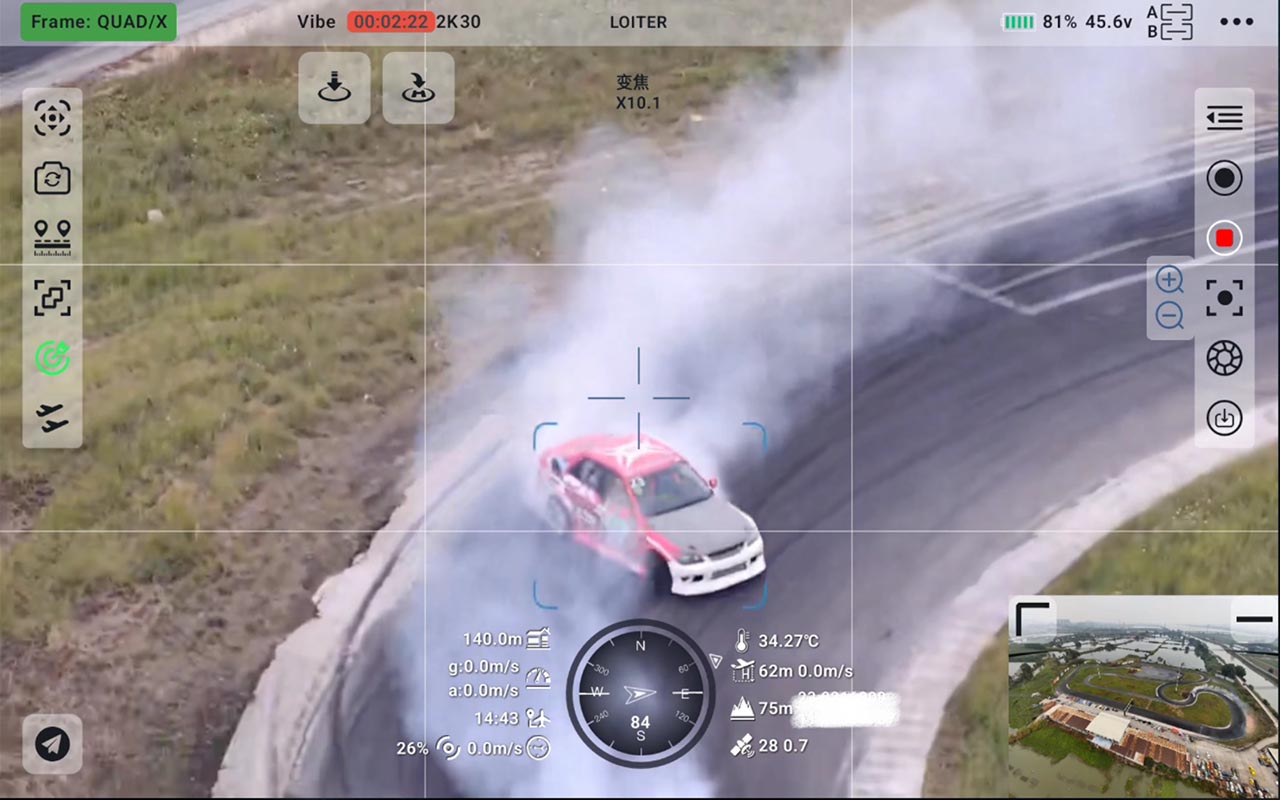This screenshot has height=800, width=1280.
Task: Stop video recording with red button
Action: 1224,238
